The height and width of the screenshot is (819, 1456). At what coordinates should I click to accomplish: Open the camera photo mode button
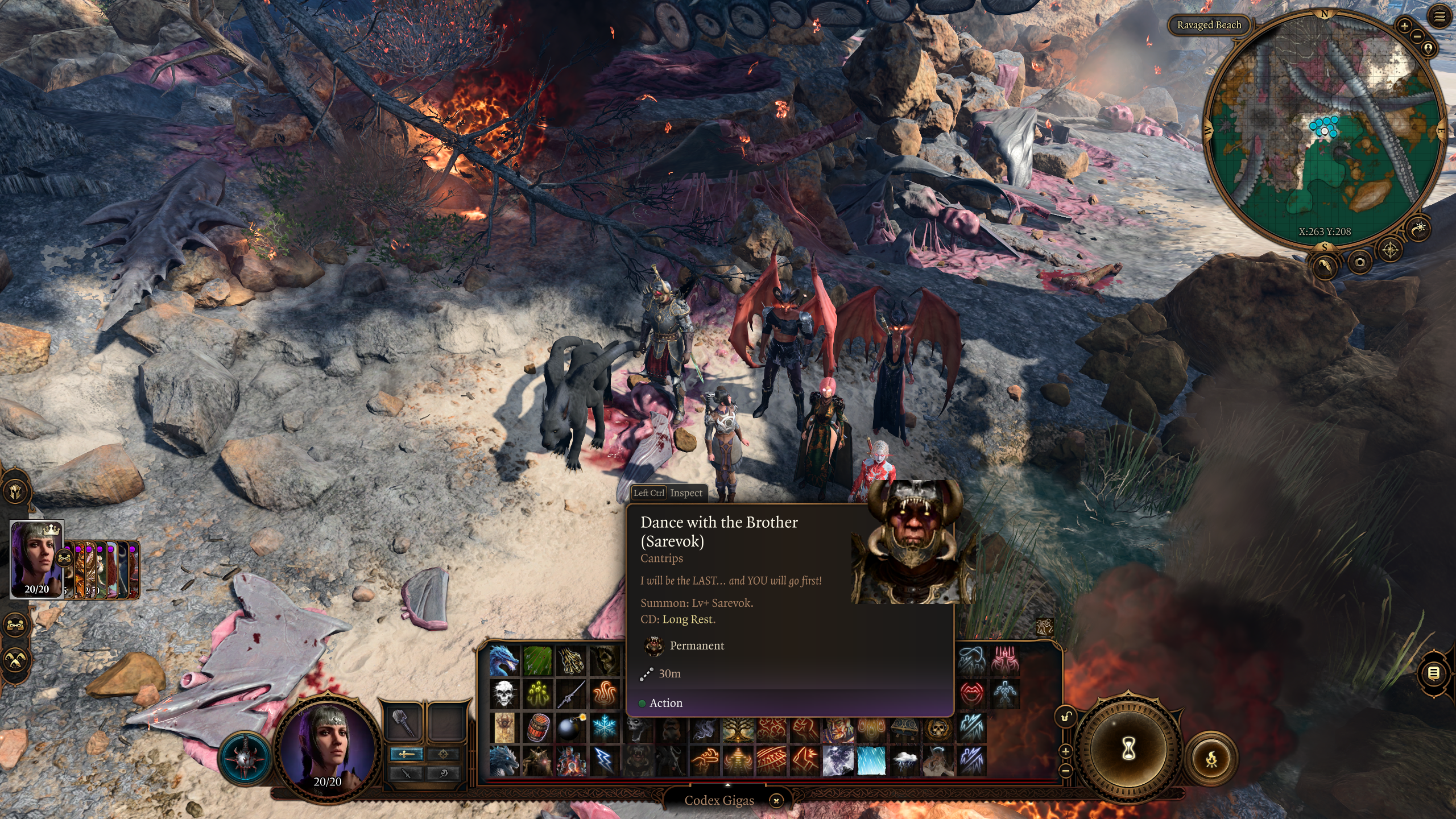coord(1360,262)
